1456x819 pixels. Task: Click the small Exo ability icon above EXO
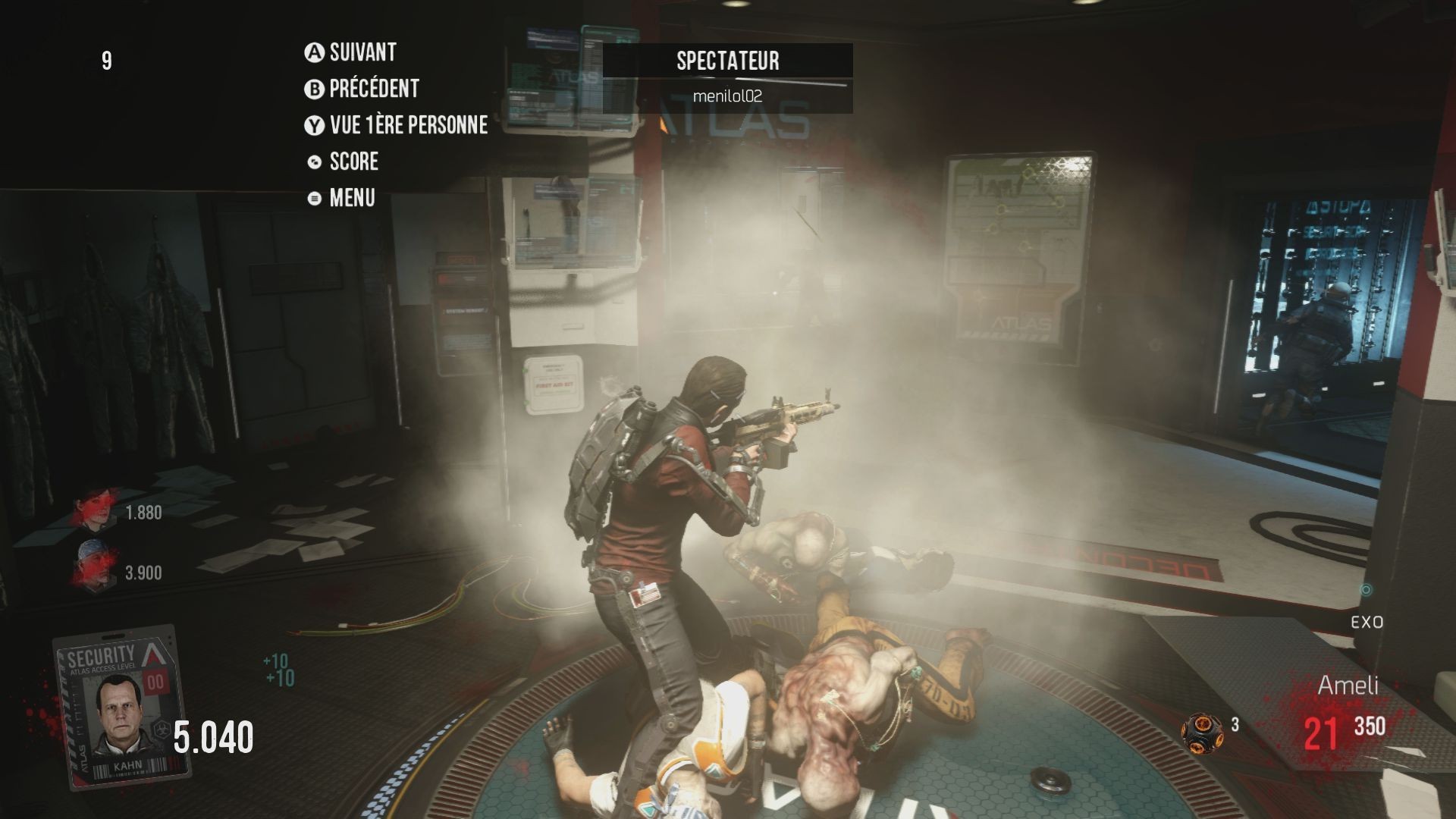1367,590
